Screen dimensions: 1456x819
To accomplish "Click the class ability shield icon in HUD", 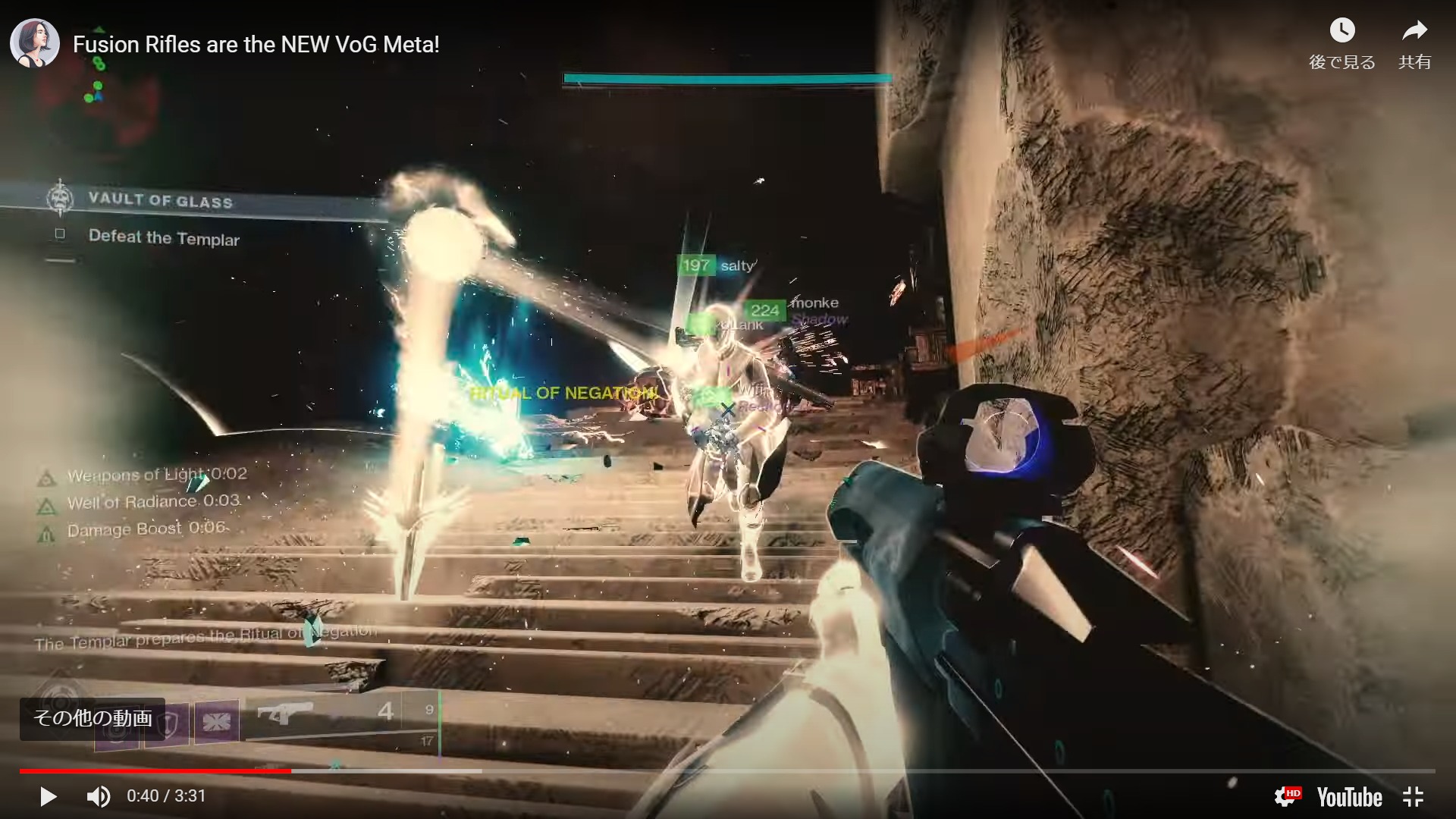I will tap(167, 722).
